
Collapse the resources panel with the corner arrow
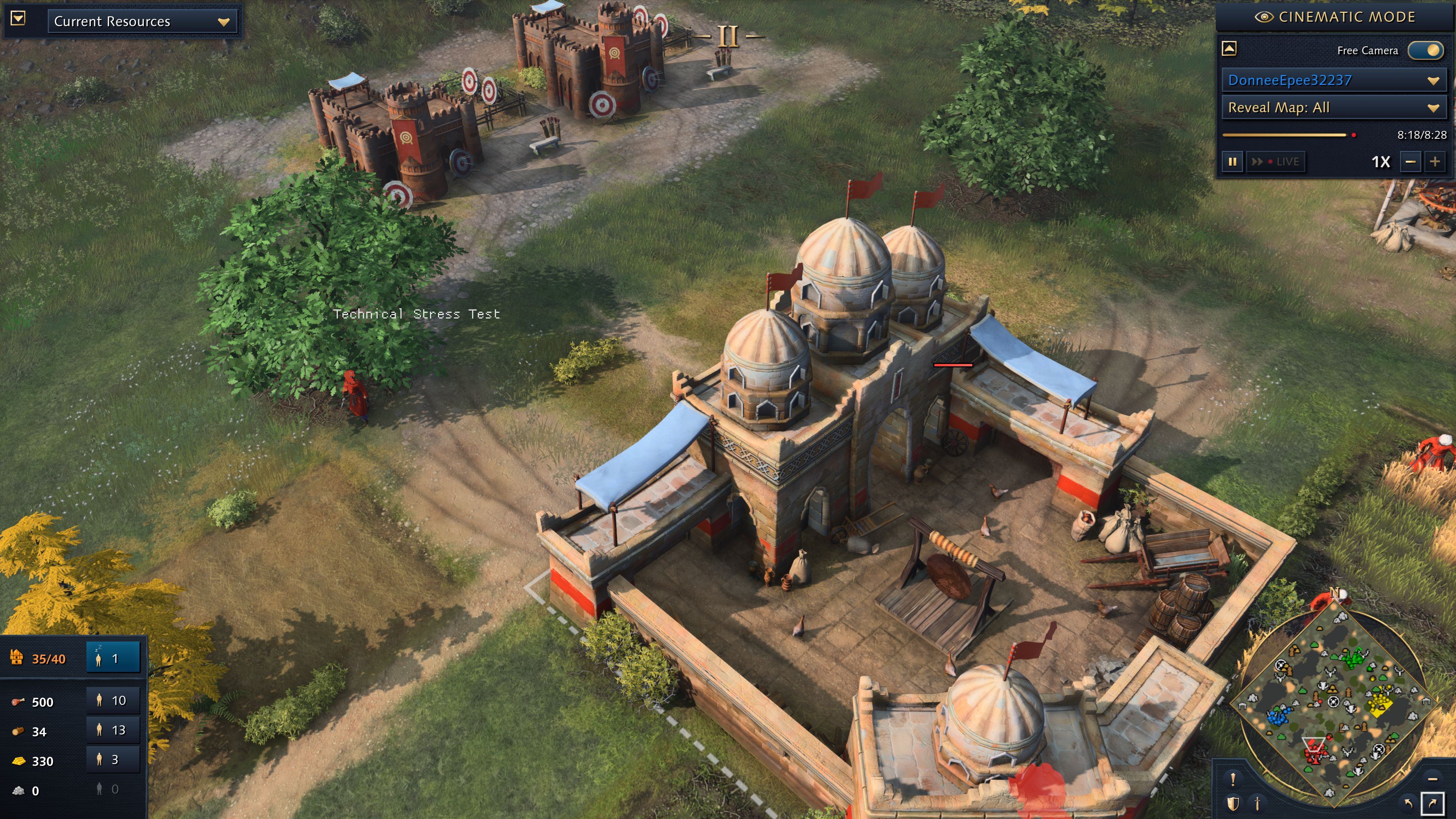tap(18, 18)
